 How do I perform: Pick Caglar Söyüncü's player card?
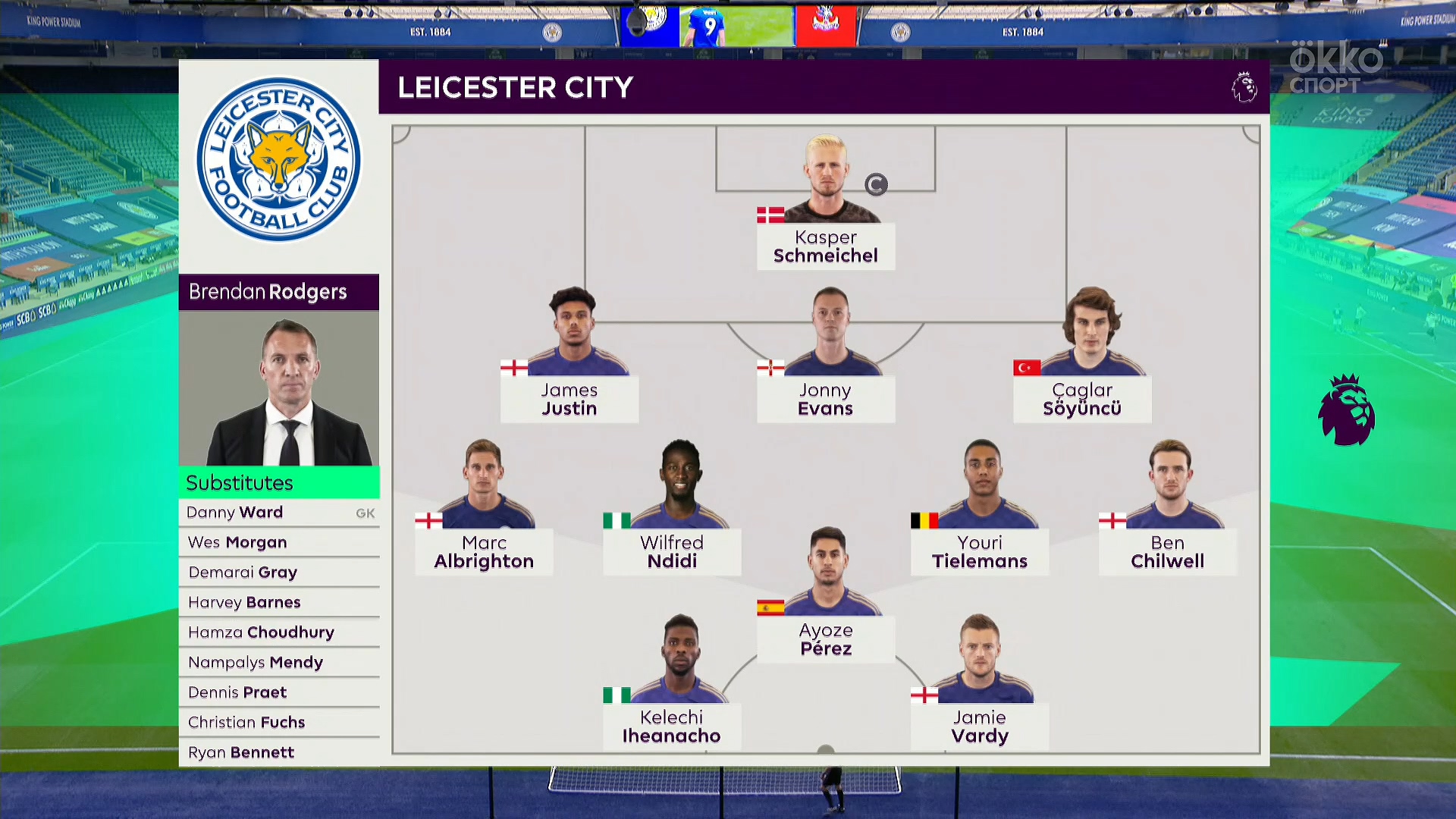pos(1081,399)
